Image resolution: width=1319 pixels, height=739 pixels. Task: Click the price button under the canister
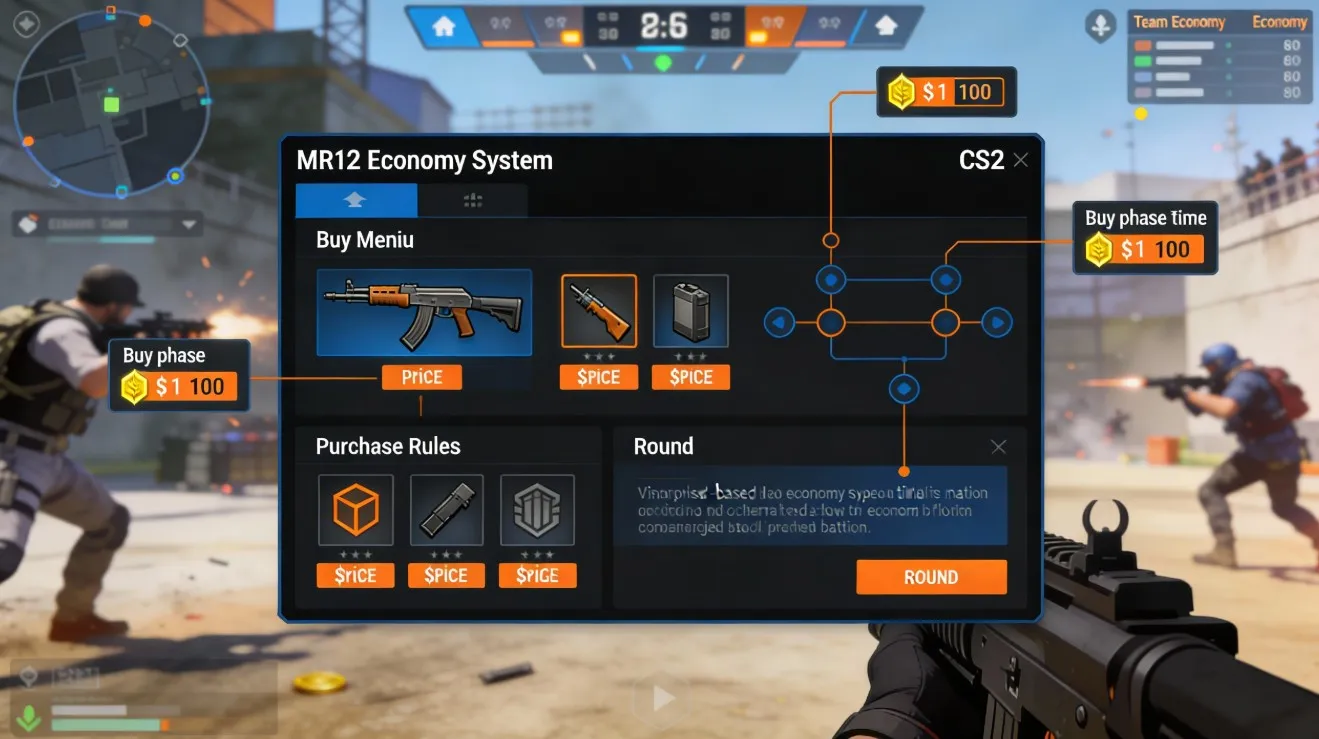click(690, 377)
